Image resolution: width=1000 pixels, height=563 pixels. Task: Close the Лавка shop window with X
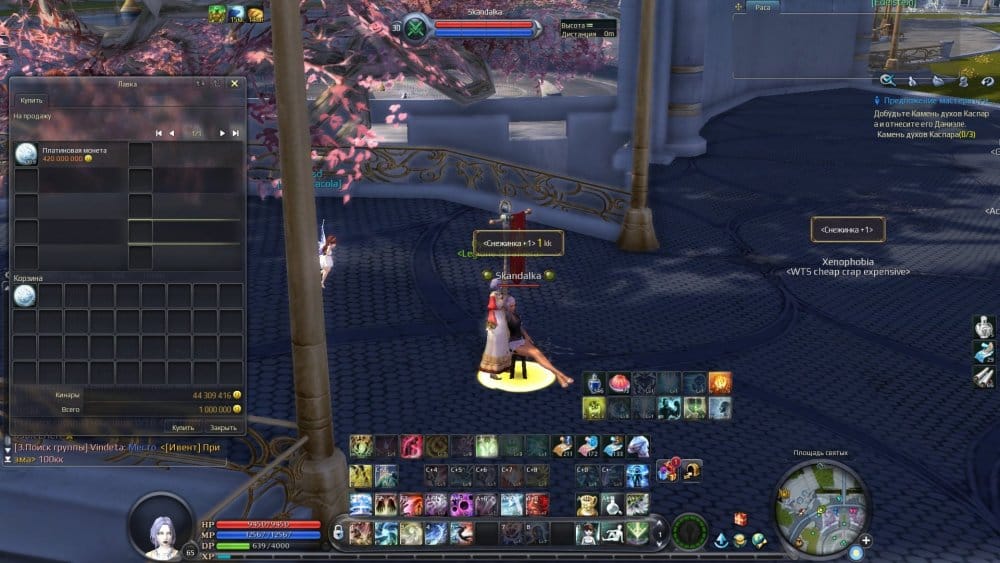(x=234, y=84)
